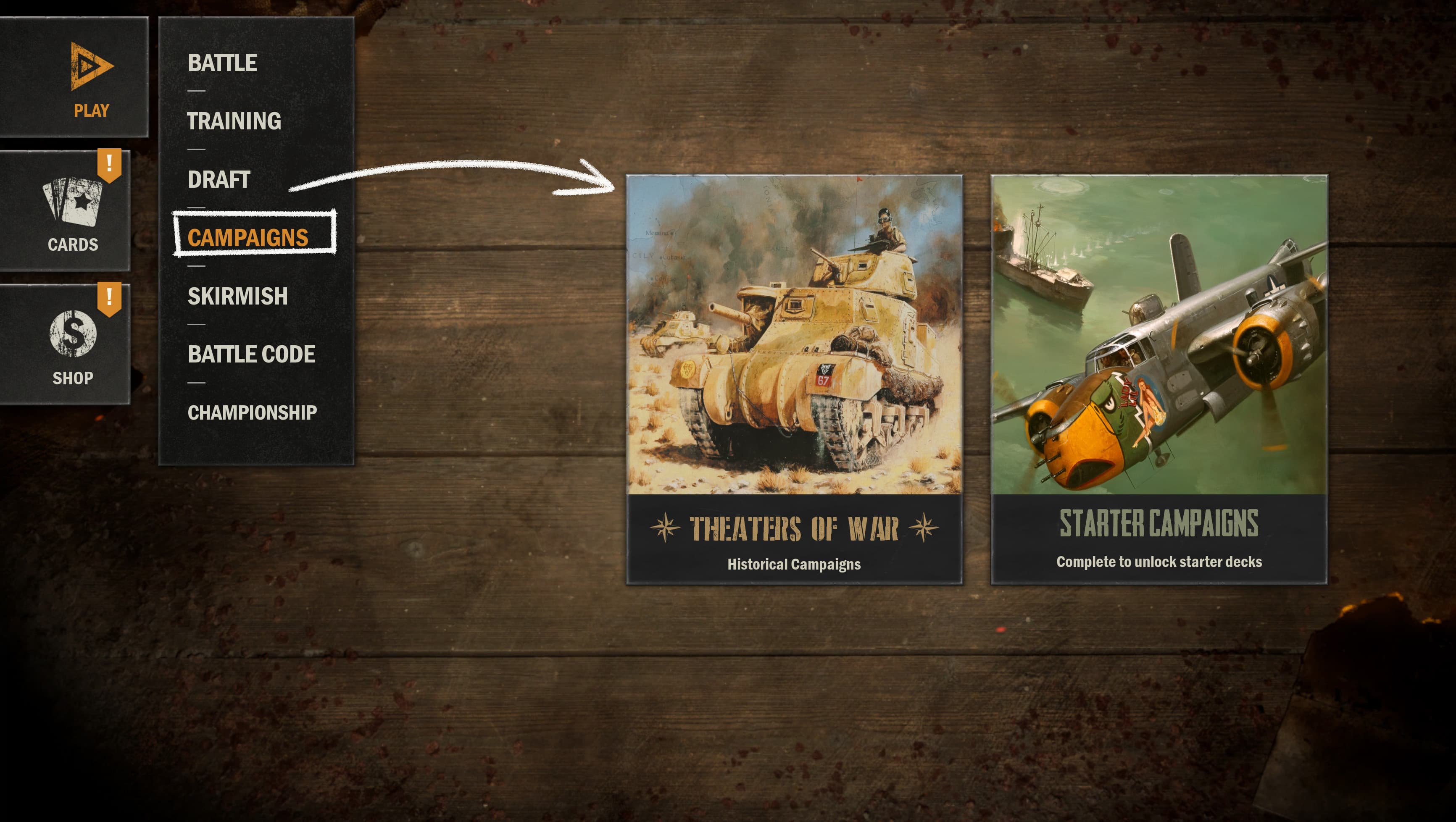Start a Skirmish match
Image resolution: width=1456 pixels, height=822 pixels.
pos(237,296)
